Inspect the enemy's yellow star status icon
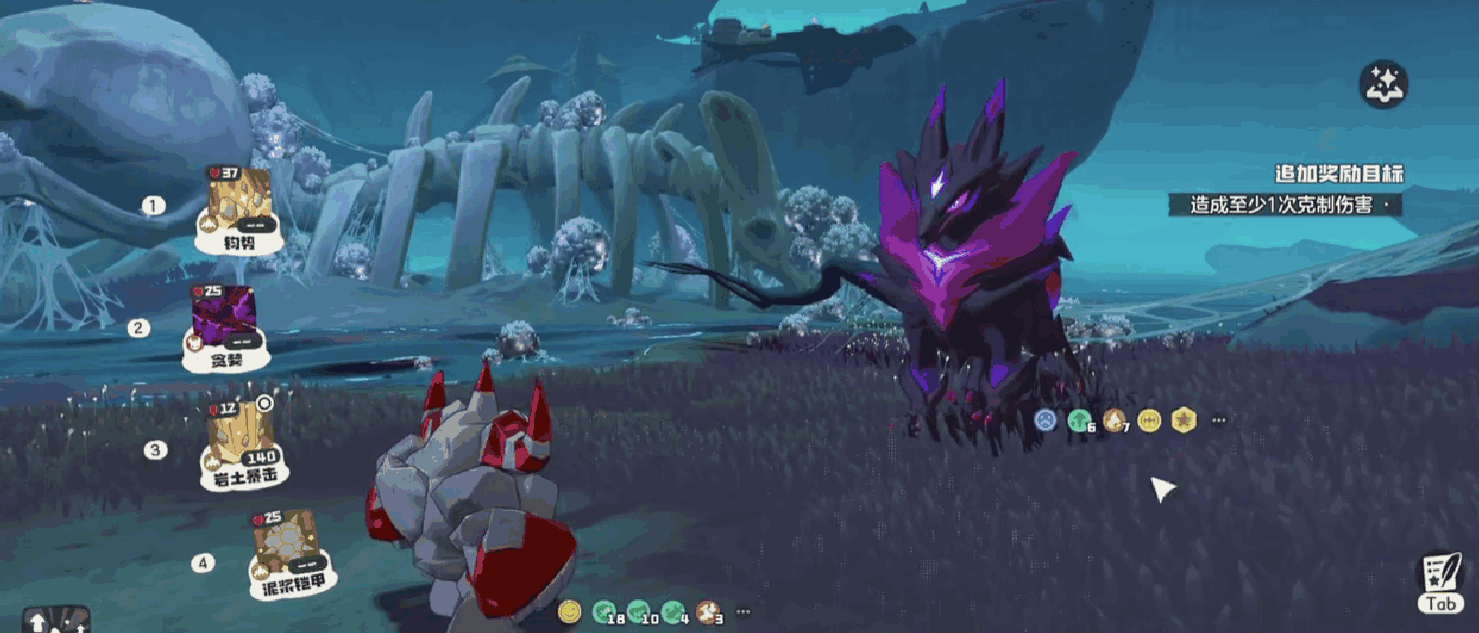This screenshot has width=1479, height=633. 1184,420
